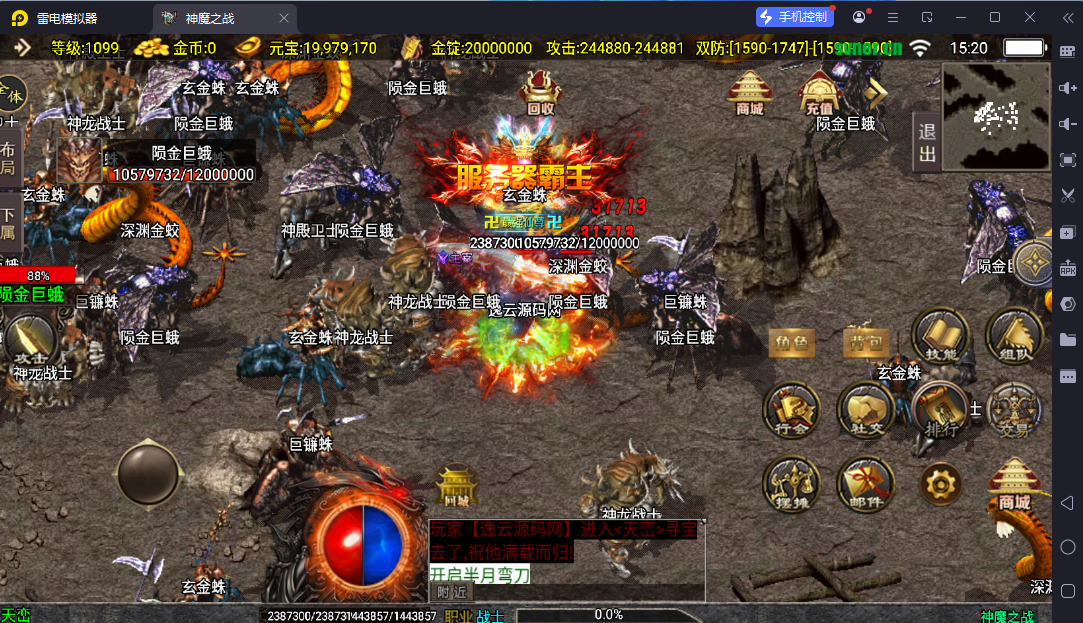This screenshot has width=1083, height=623.
Task: Use the 回城 return-to-town icon
Action: click(457, 487)
